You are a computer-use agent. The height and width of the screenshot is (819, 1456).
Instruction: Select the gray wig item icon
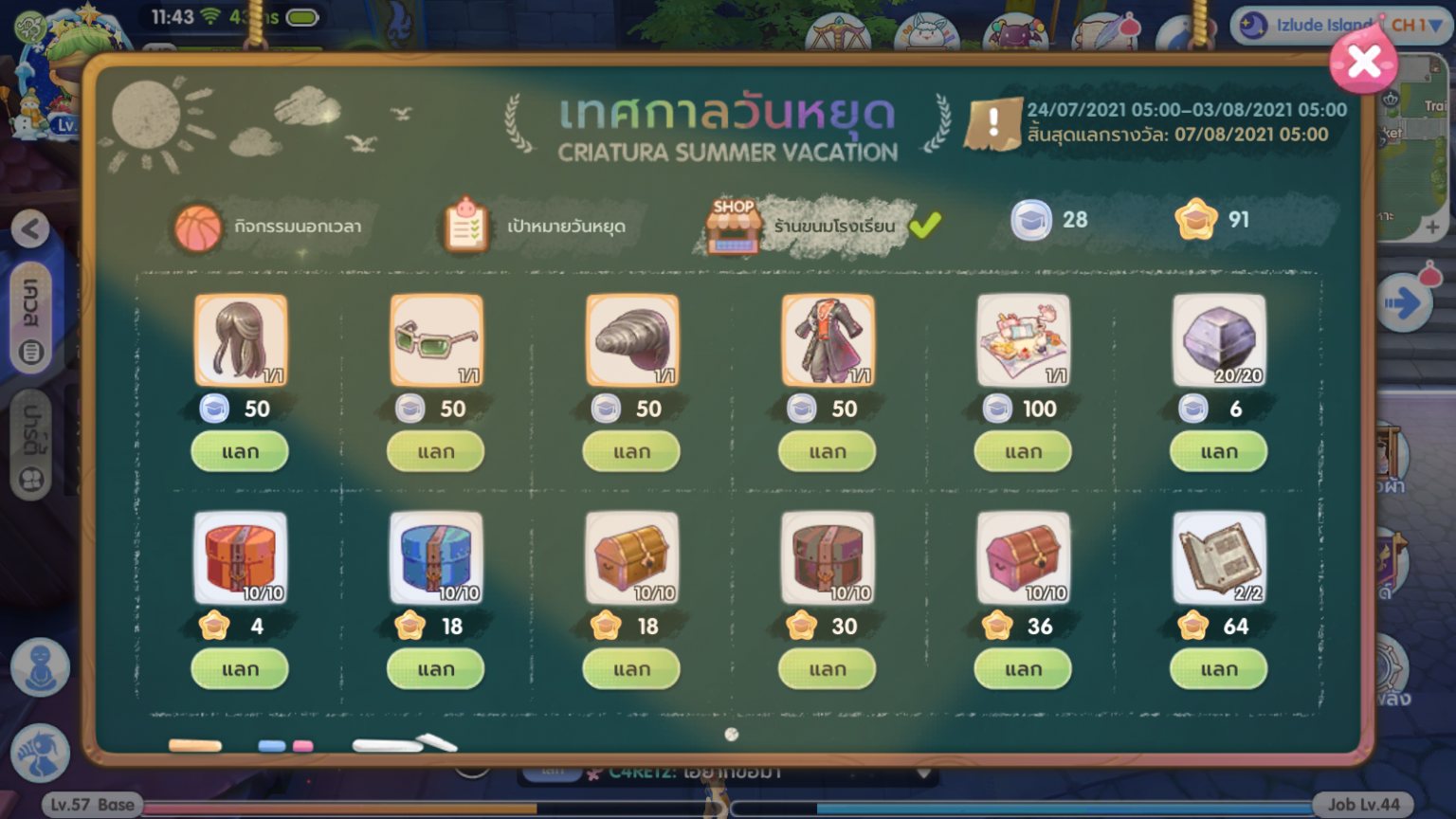click(x=240, y=341)
